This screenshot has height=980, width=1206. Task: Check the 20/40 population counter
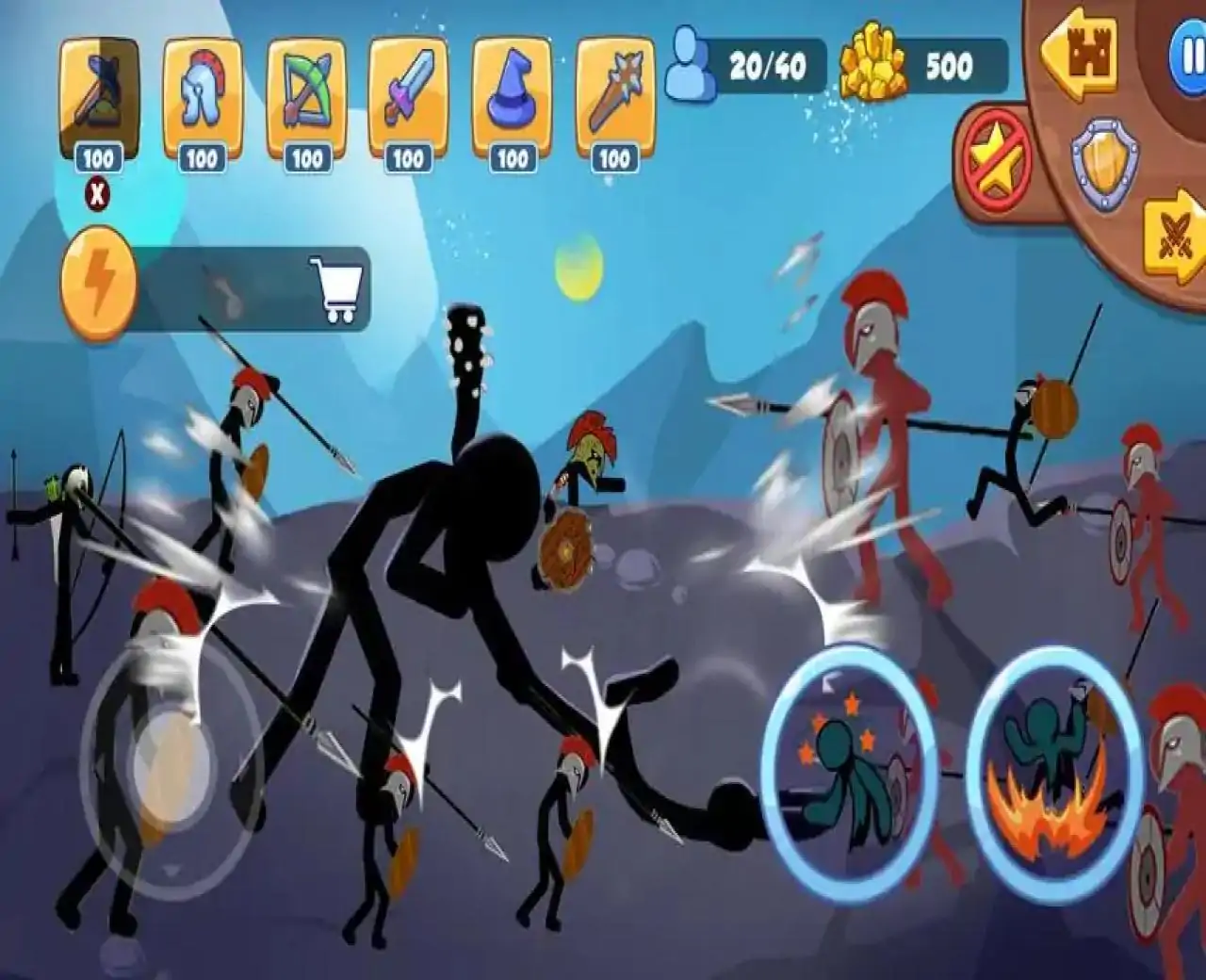pyautogui.click(x=766, y=63)
